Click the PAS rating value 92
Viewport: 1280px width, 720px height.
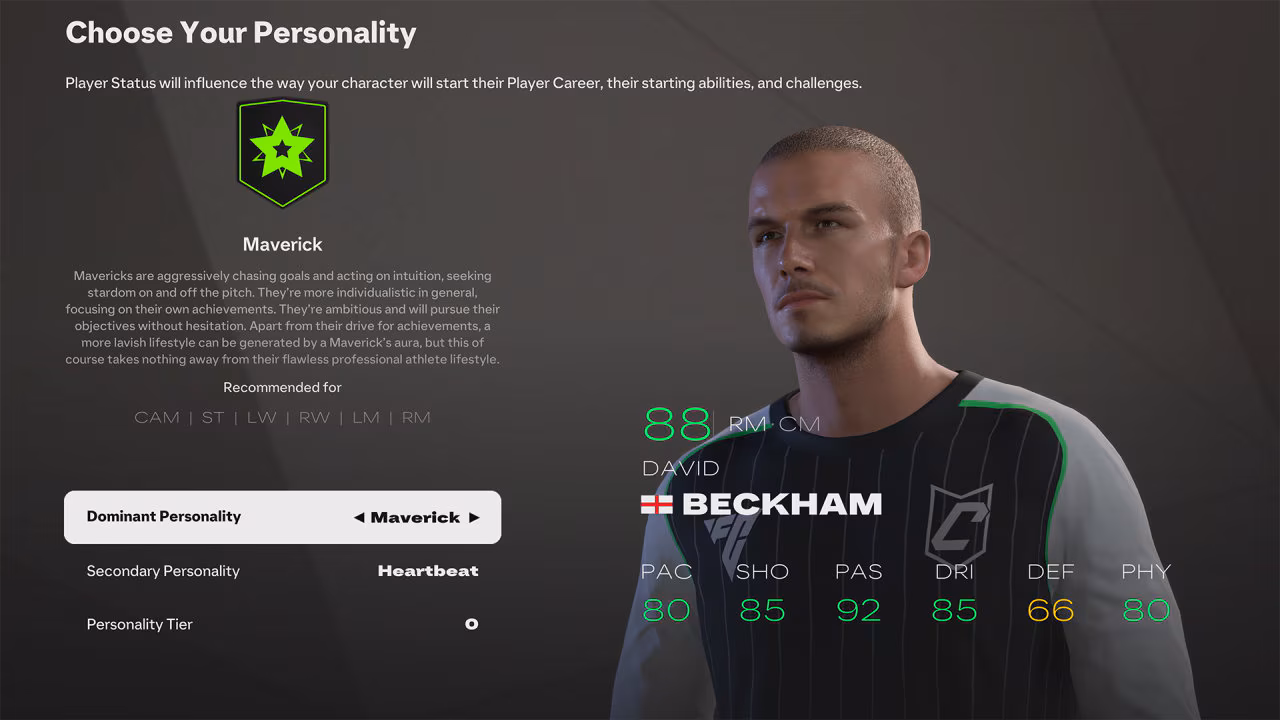tap(857, 609)
